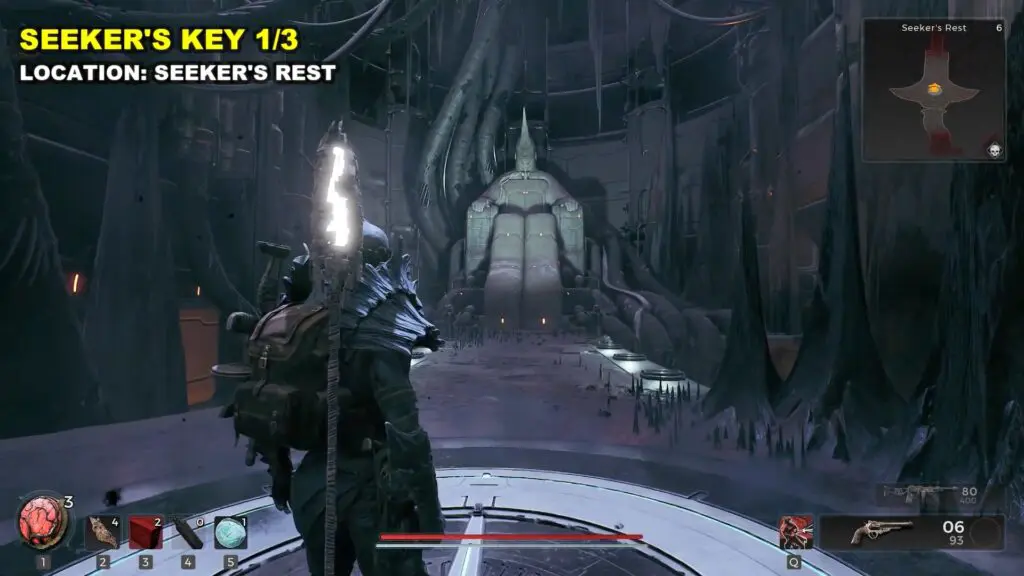Screen dimensions: 1024x576
Task: Choose the black pipe item in slot 4
Action: coord(187,532)
